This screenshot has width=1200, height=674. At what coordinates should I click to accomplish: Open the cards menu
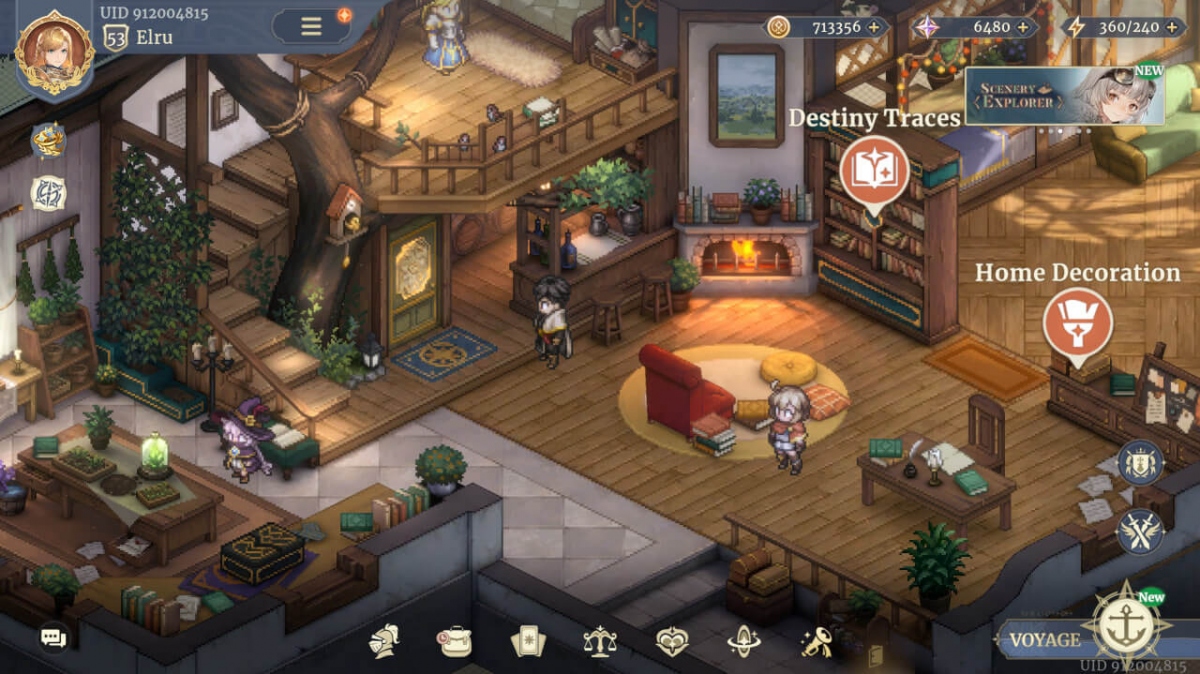coord(528,640)
